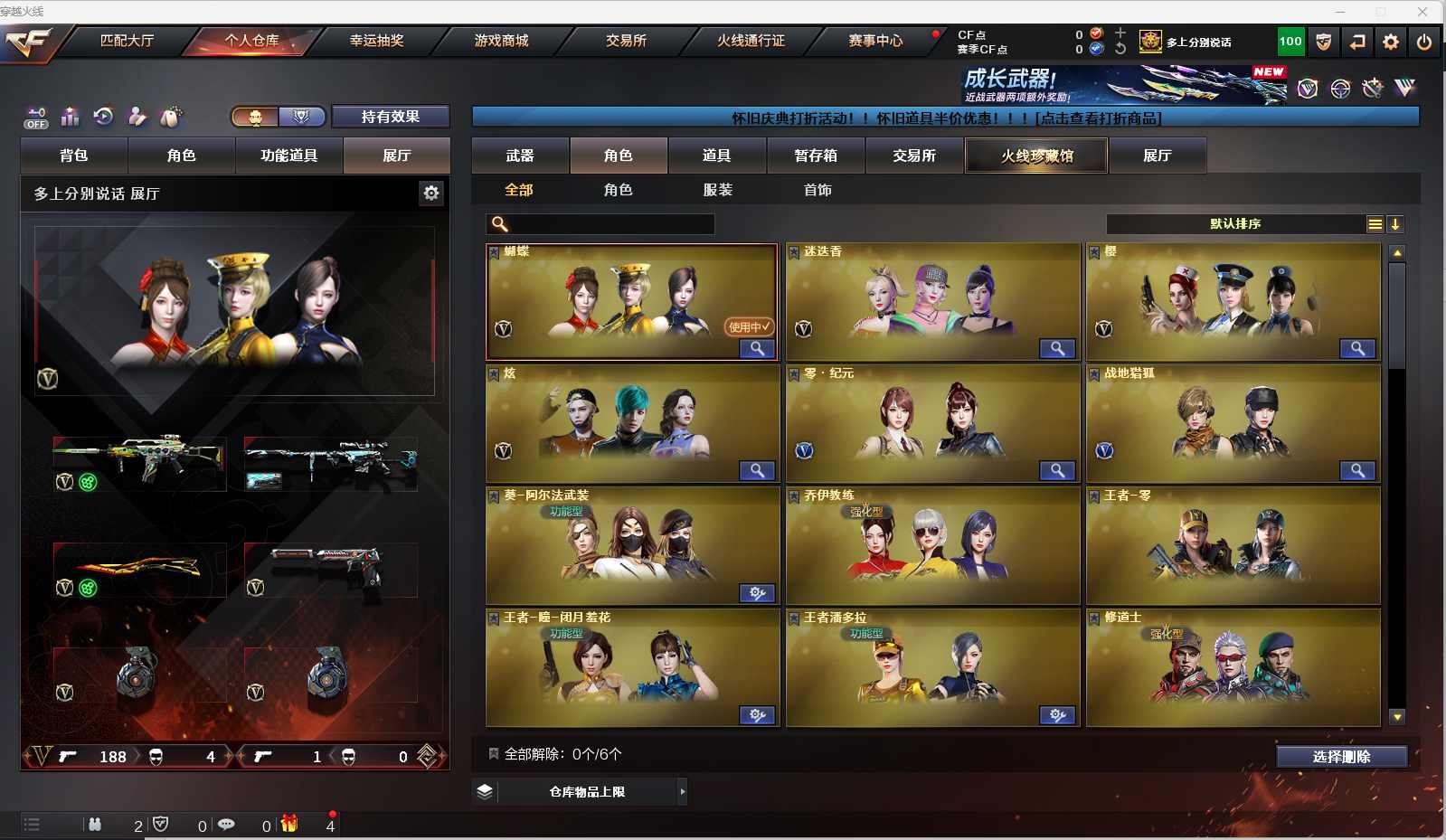
Task: Open the 暂存箱 temporary storage tab
Action: (816, 156)
